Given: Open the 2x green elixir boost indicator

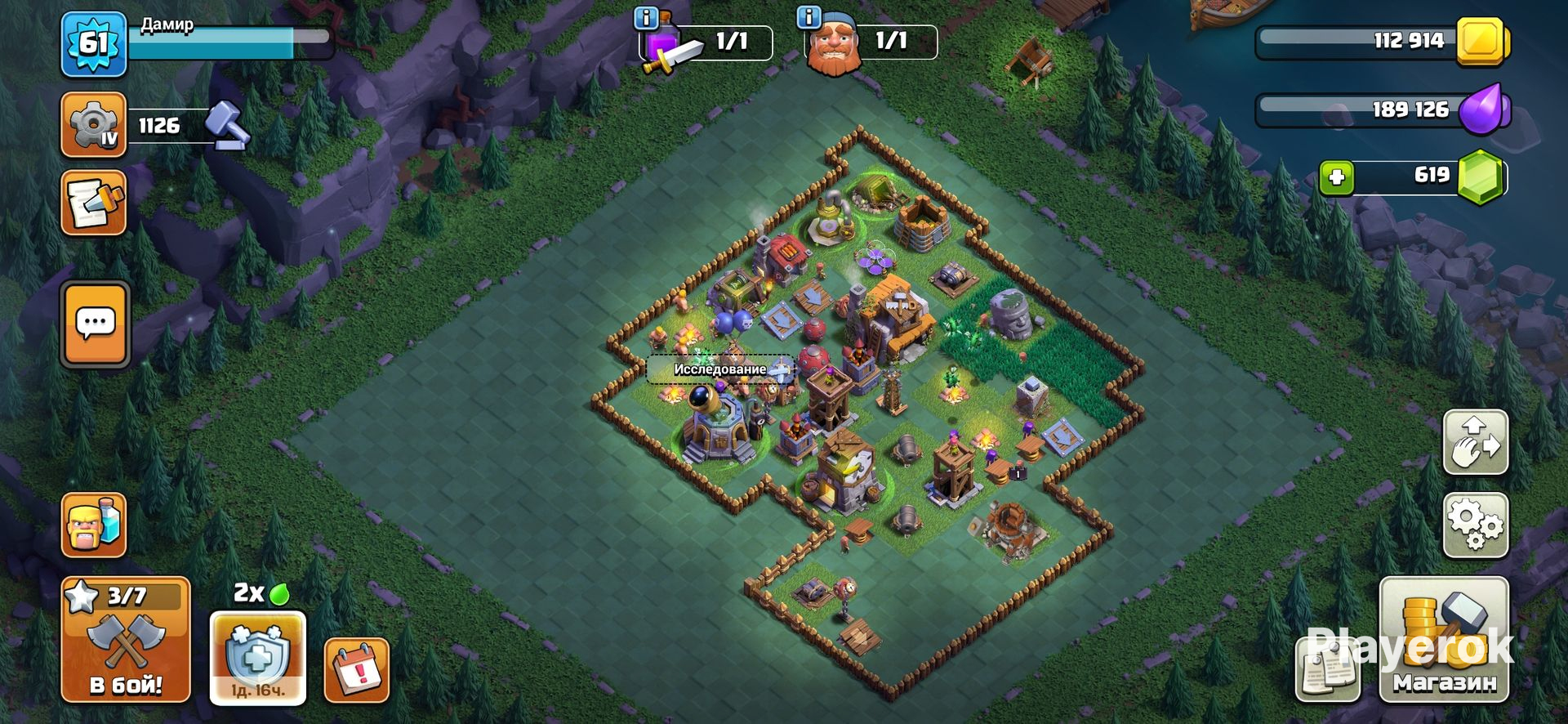Looking at the screenshot, I should [x=261, y=593].
